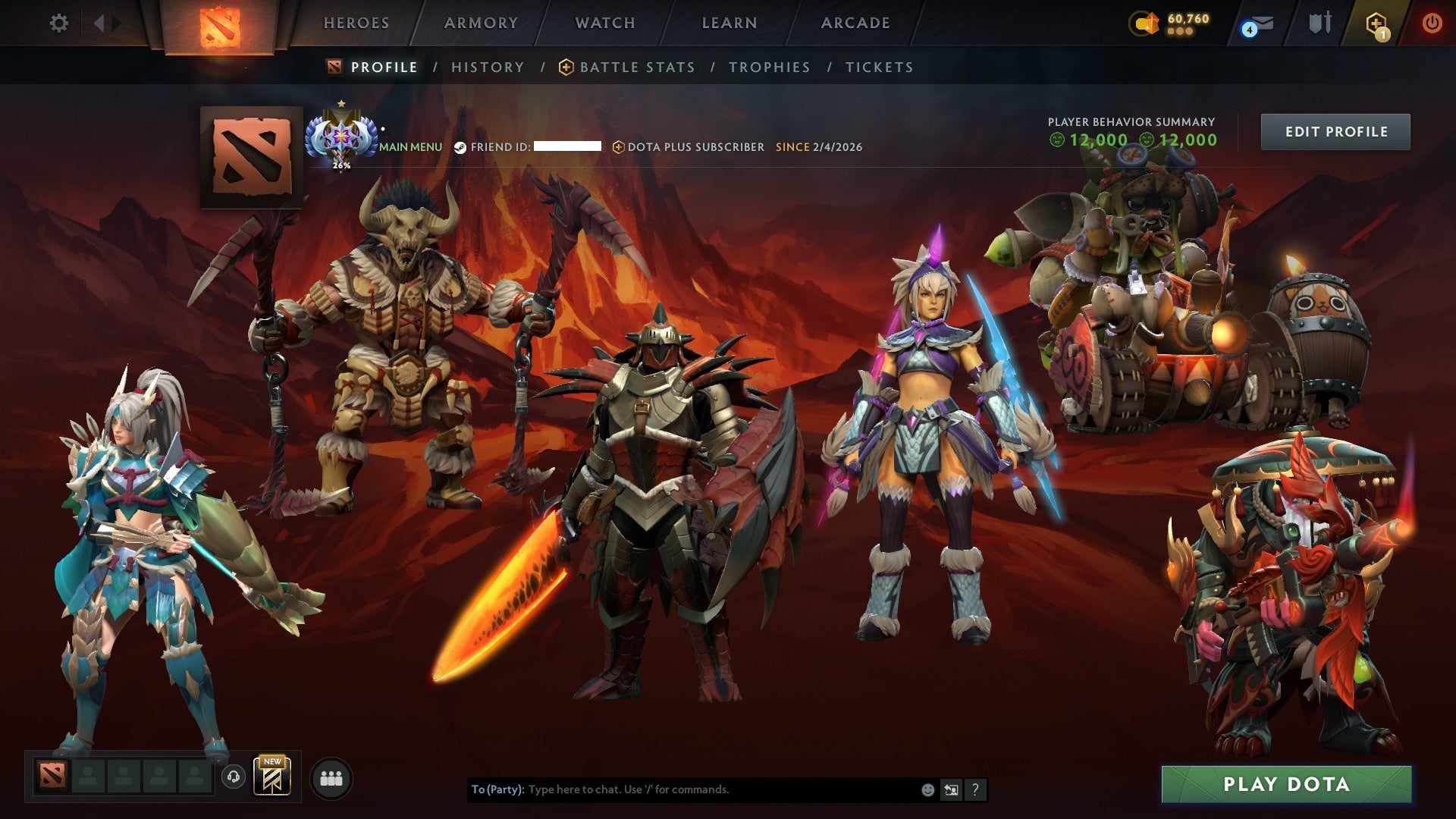1456x819 pixels.
Task: Open the emoticon picker in chat
Action: 927,789
